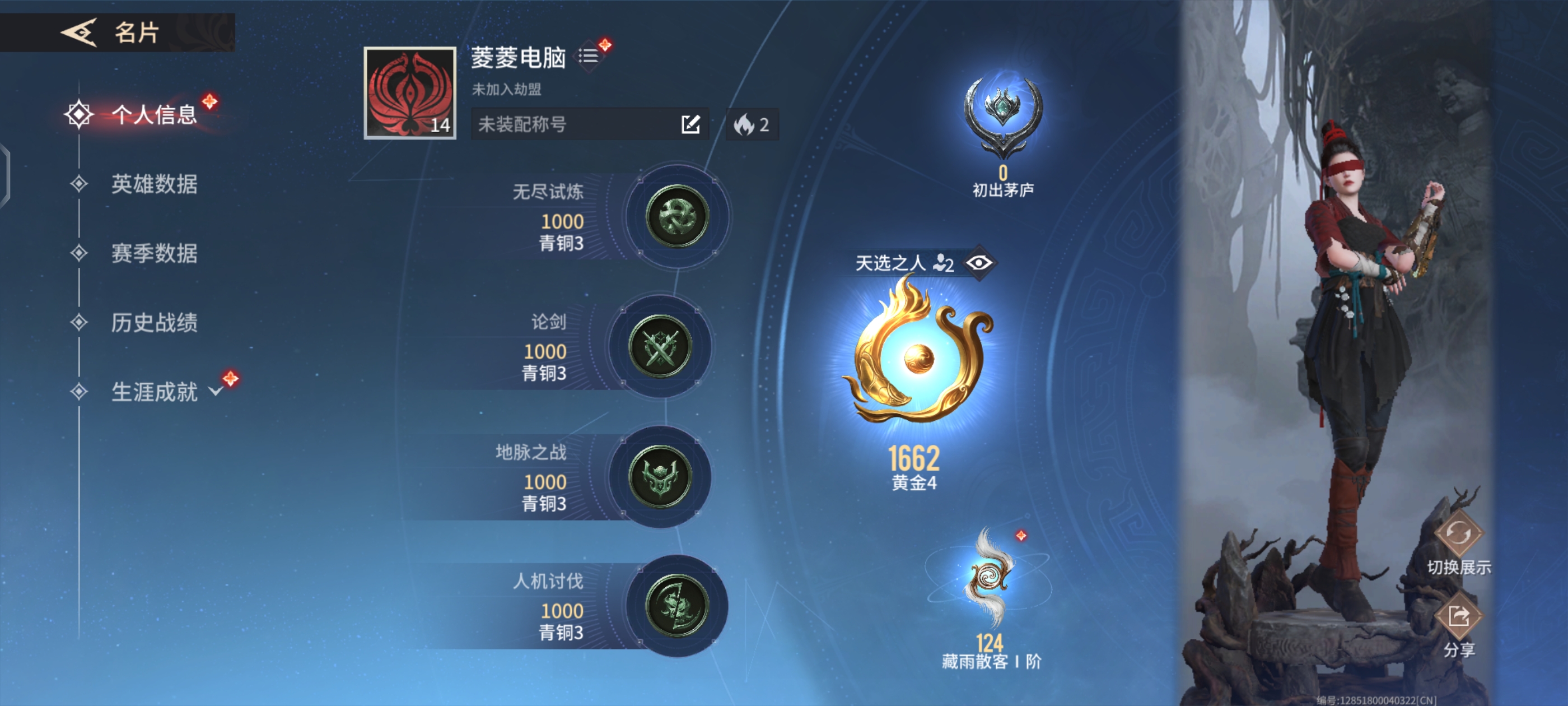Collapse the 天选之人 player count panel

coord(944,263)
